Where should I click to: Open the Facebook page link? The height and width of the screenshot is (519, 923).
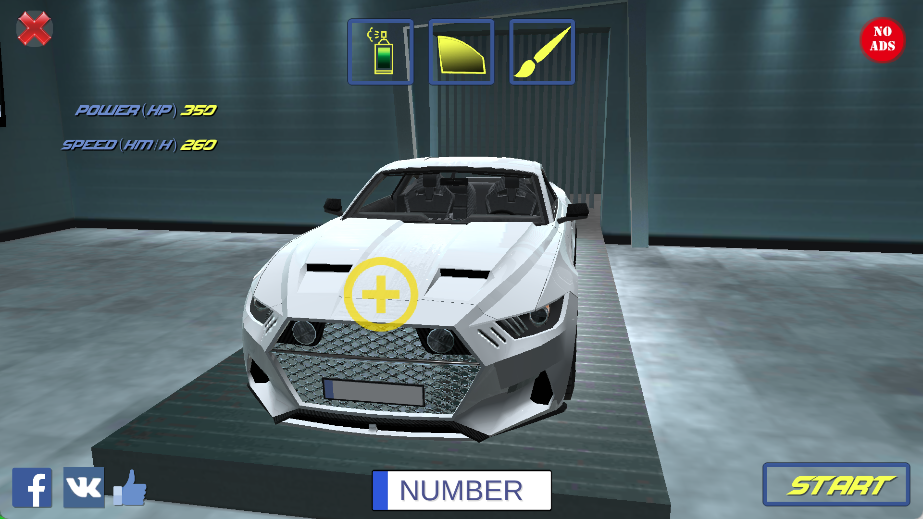pos(32,487)
